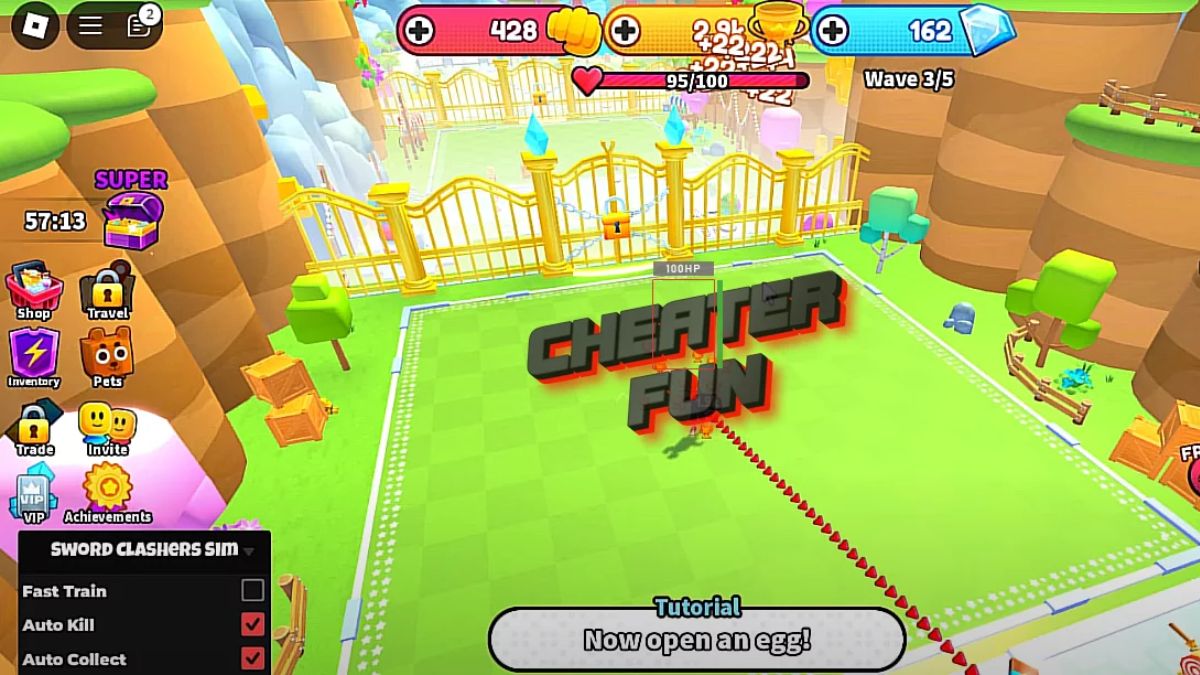
Task: Open the Roblox logo menu
Action: (35, 25)
